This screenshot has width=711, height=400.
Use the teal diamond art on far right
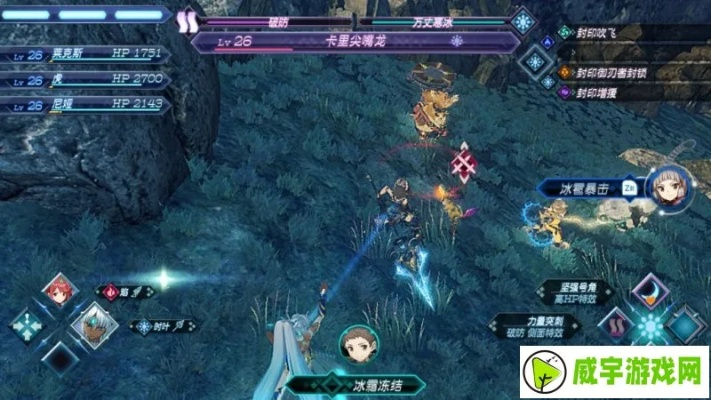686,326
